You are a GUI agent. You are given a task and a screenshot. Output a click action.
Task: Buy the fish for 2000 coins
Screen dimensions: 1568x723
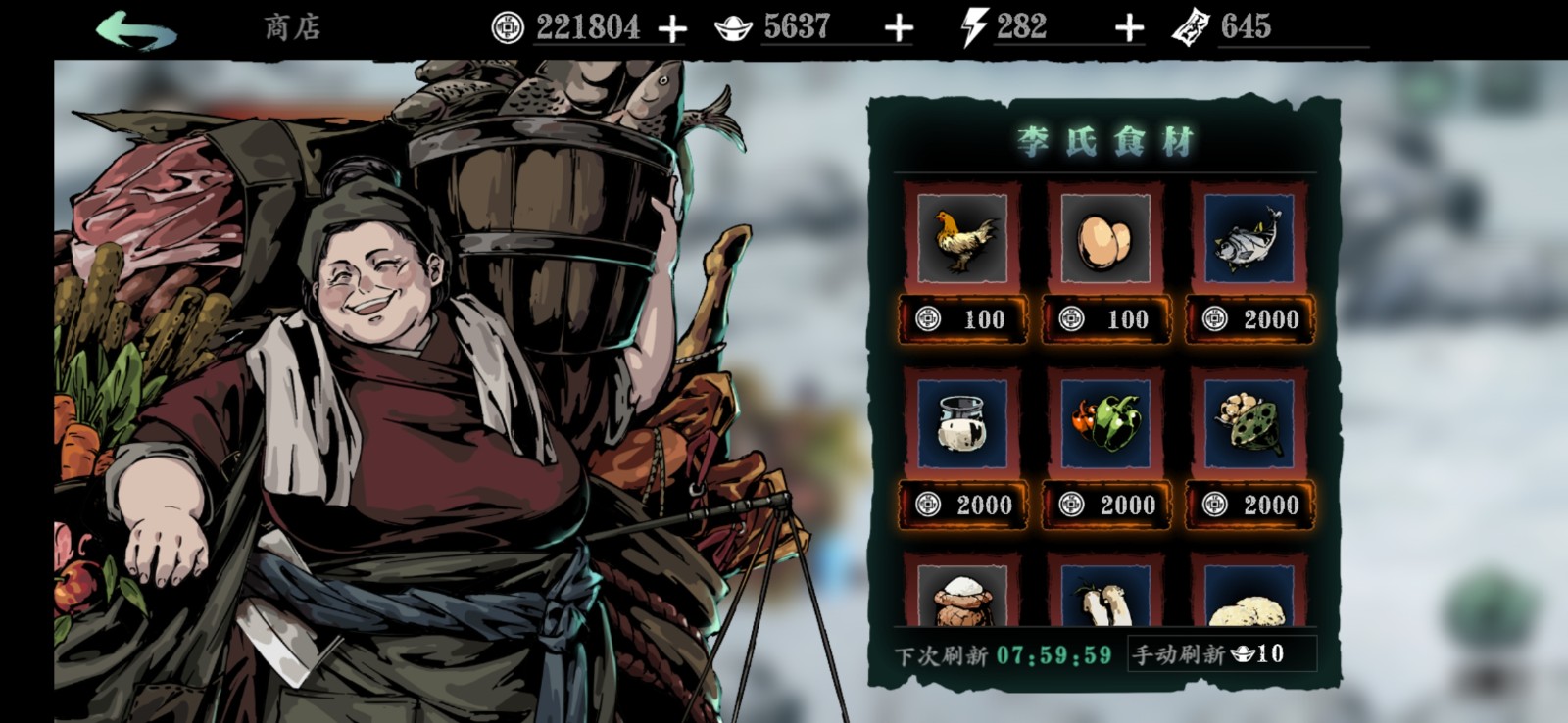1249,319
